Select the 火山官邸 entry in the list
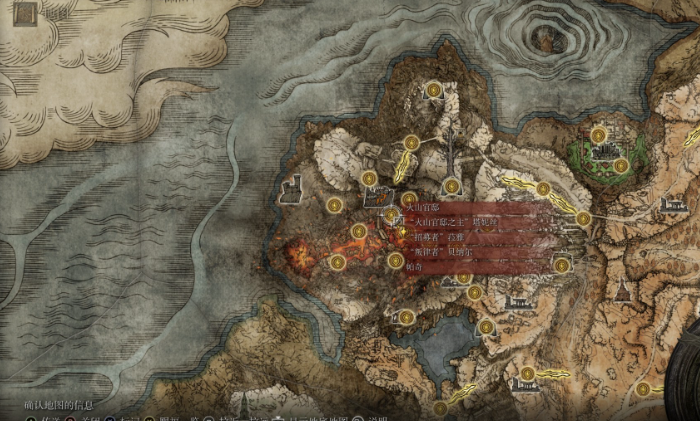700x421 pixels. [x=432, y=206]
